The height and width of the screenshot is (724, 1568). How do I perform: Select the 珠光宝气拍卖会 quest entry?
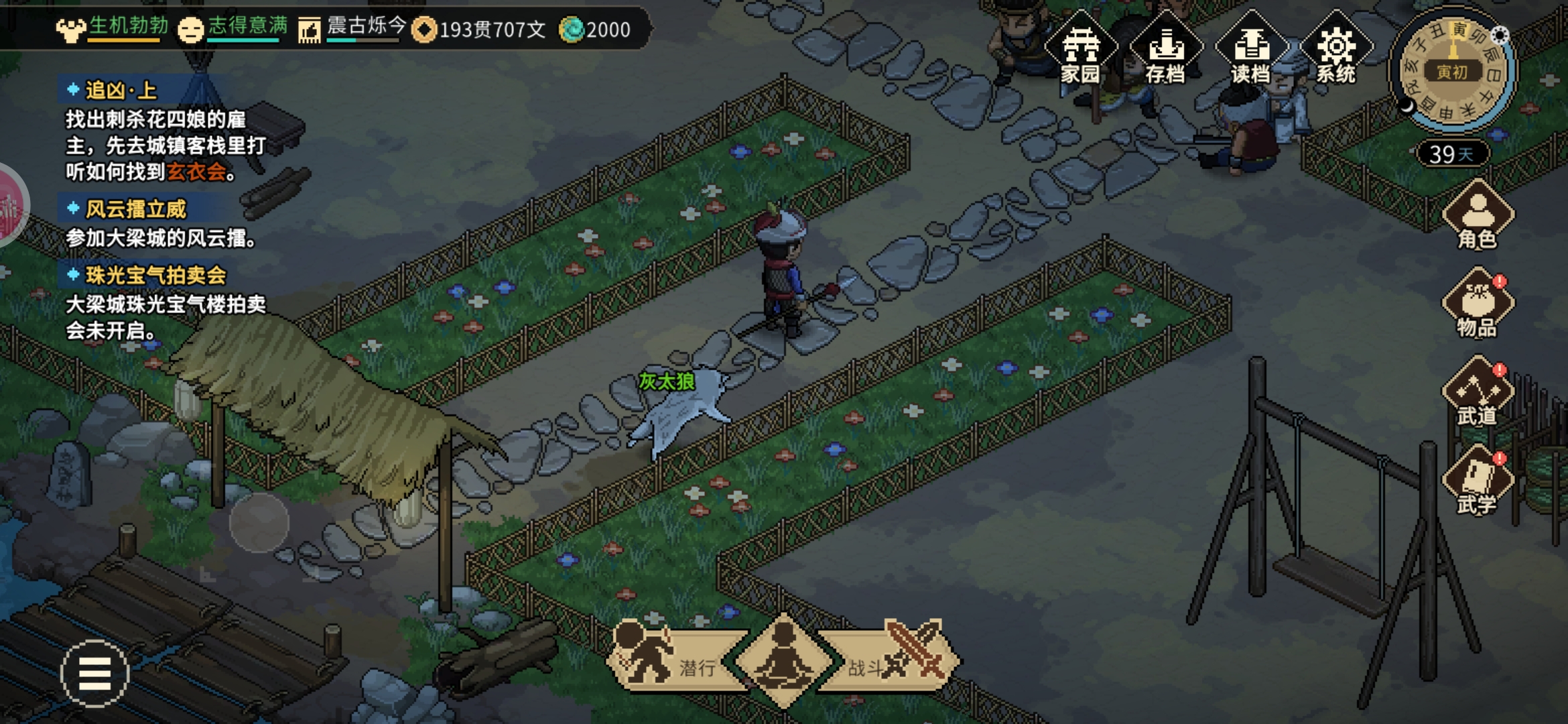pos(155,275)
